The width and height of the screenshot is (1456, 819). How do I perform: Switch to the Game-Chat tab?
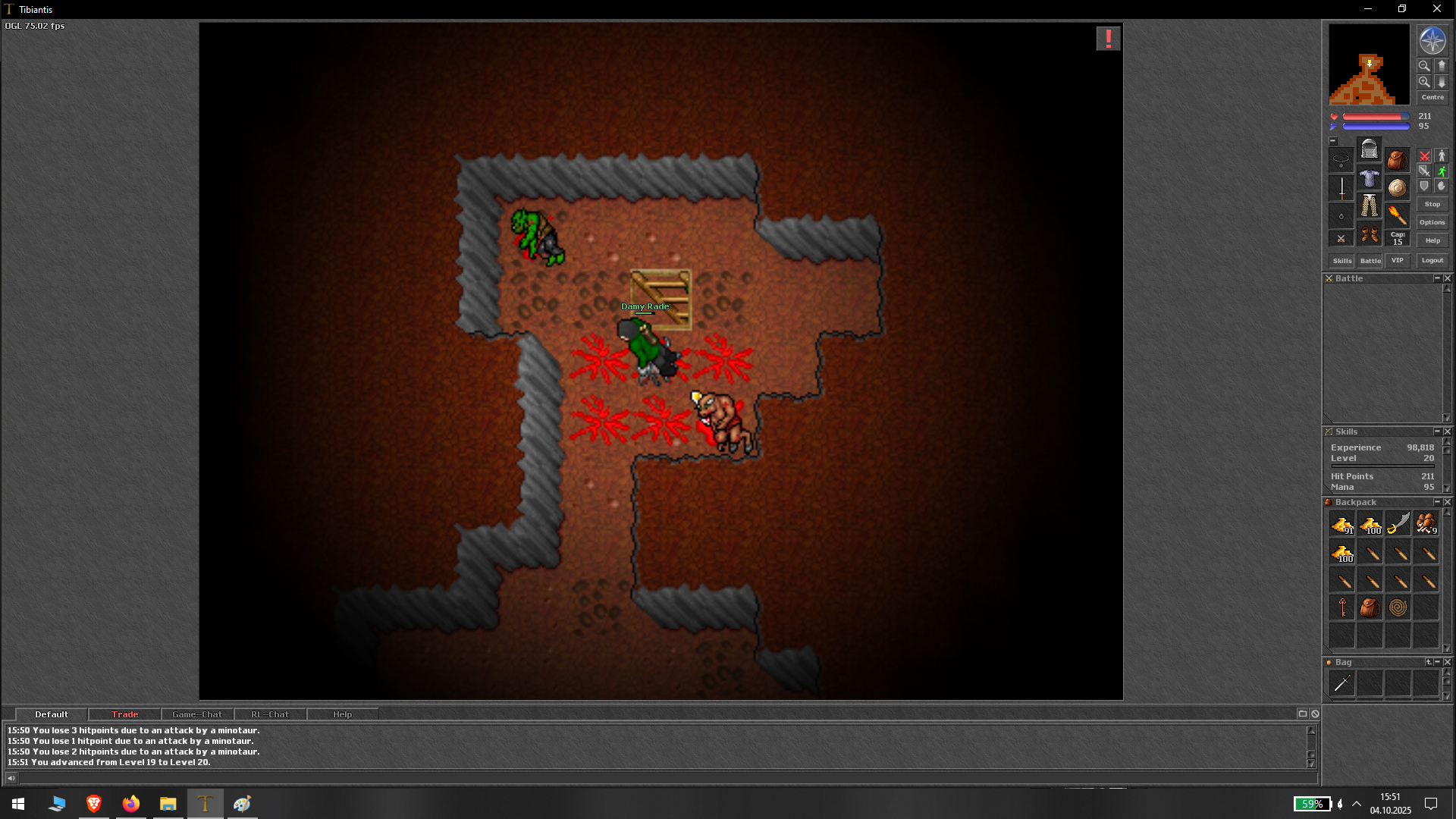coord(196,714)
